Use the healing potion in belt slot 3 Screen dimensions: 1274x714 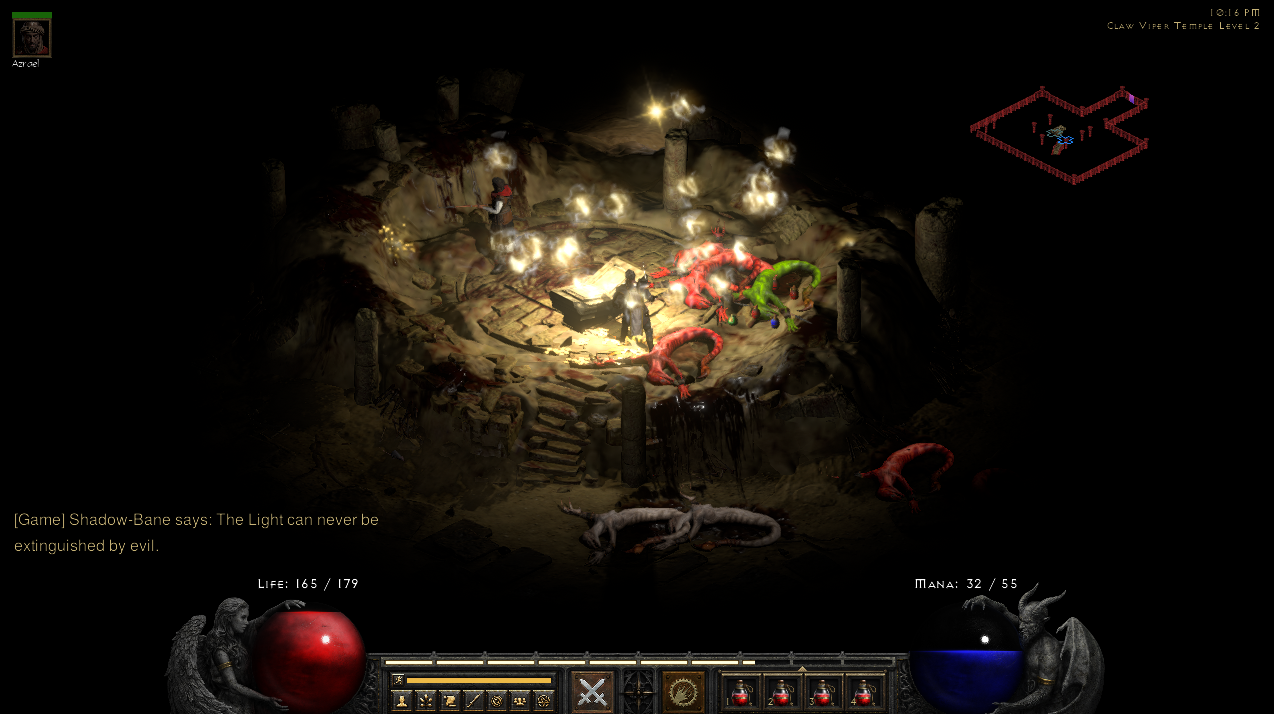coord(823,692)
